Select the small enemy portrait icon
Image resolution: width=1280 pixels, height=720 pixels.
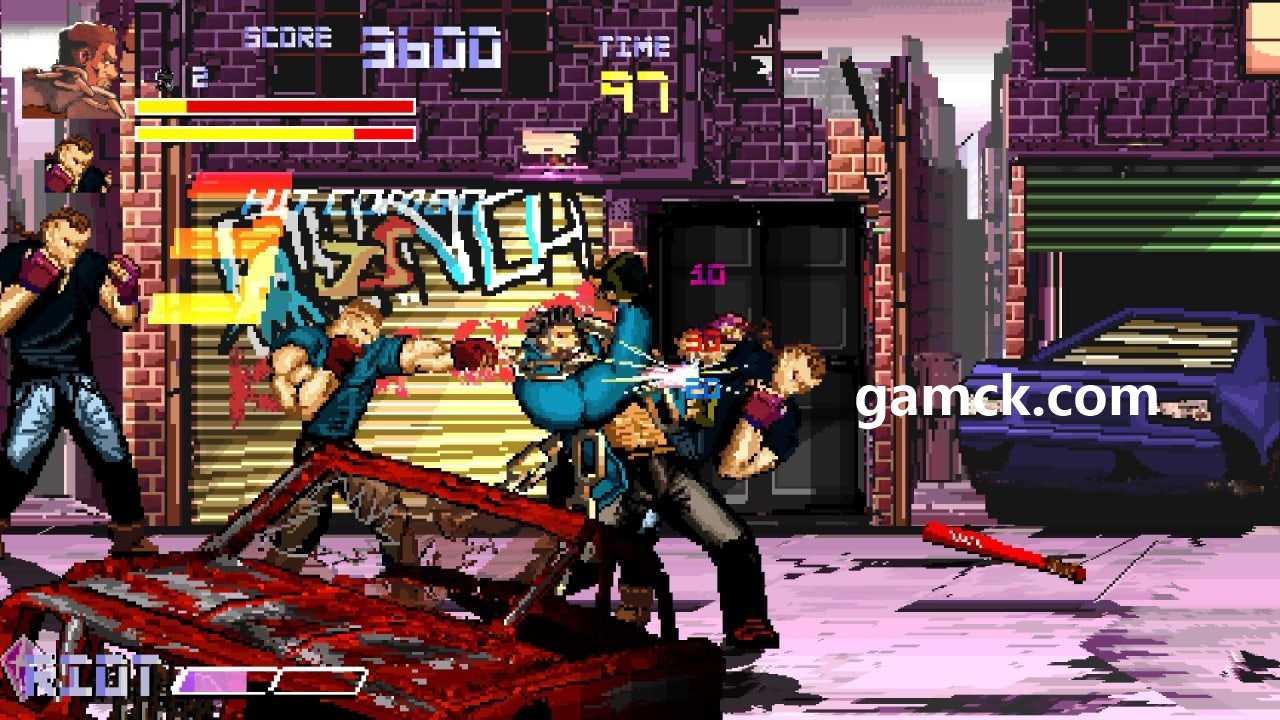[x=74, y=165]
